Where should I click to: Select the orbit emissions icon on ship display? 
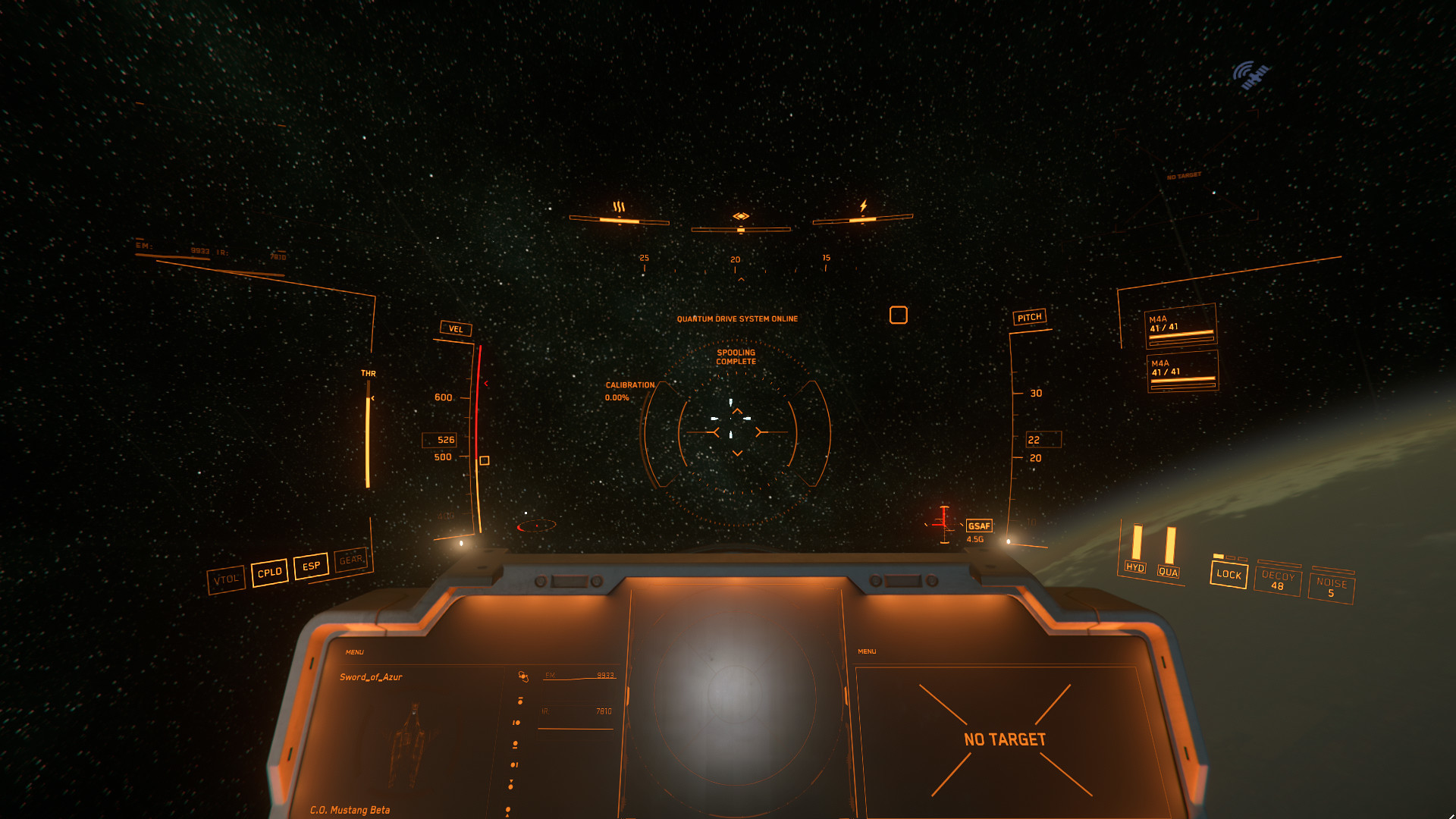pyautogui.click(x=522, y=676)
